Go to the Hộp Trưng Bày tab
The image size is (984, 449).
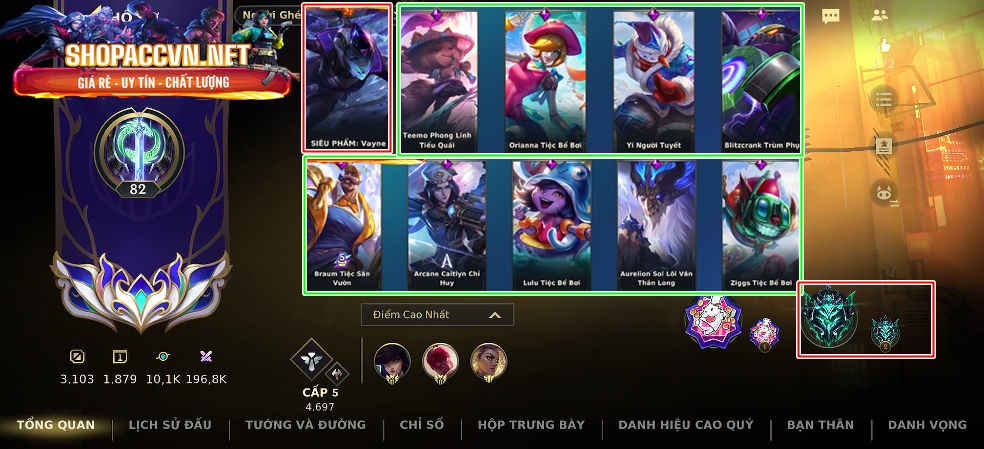[531, 425]
